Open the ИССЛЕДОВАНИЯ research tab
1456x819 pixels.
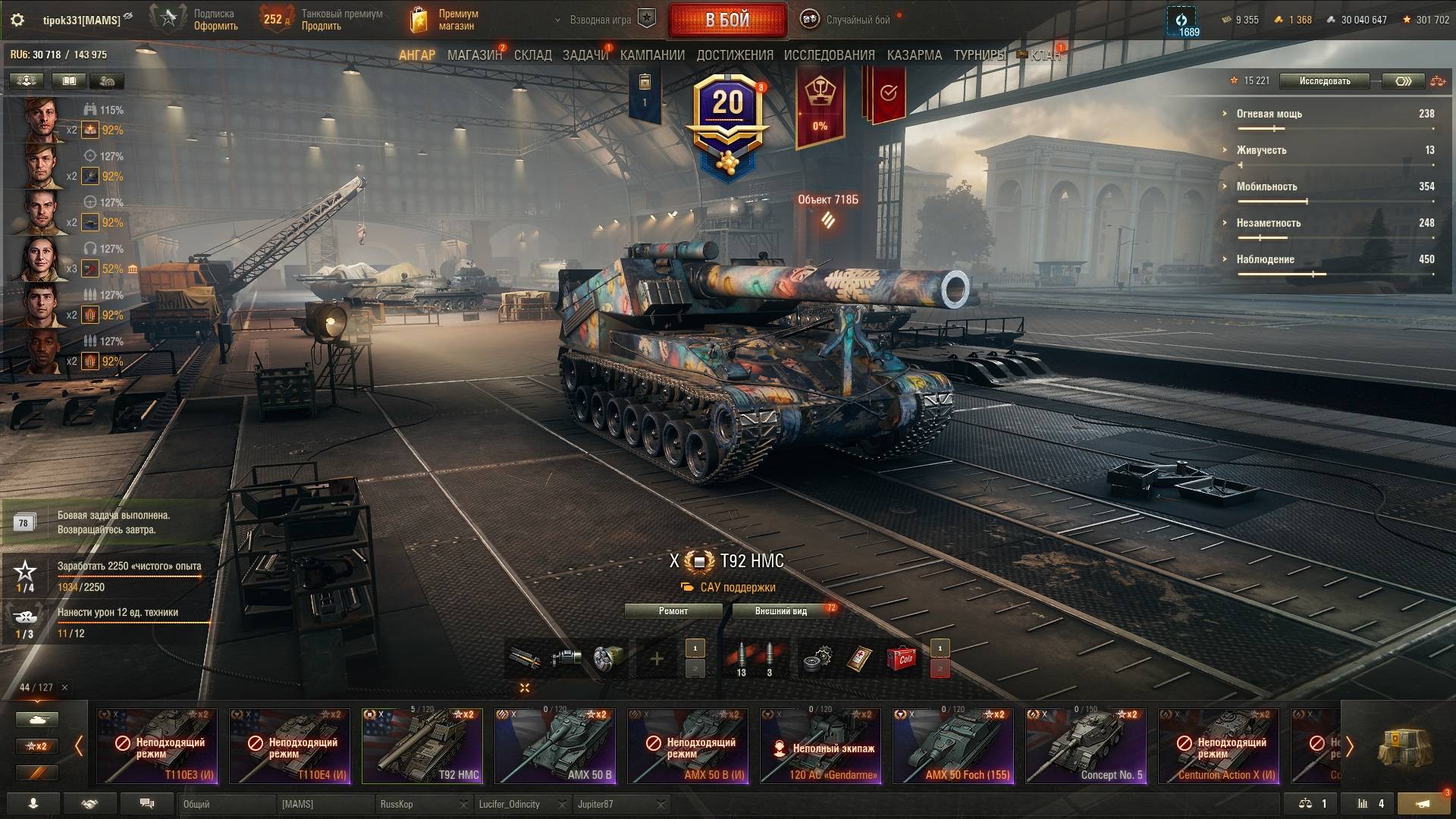[829, 55]
